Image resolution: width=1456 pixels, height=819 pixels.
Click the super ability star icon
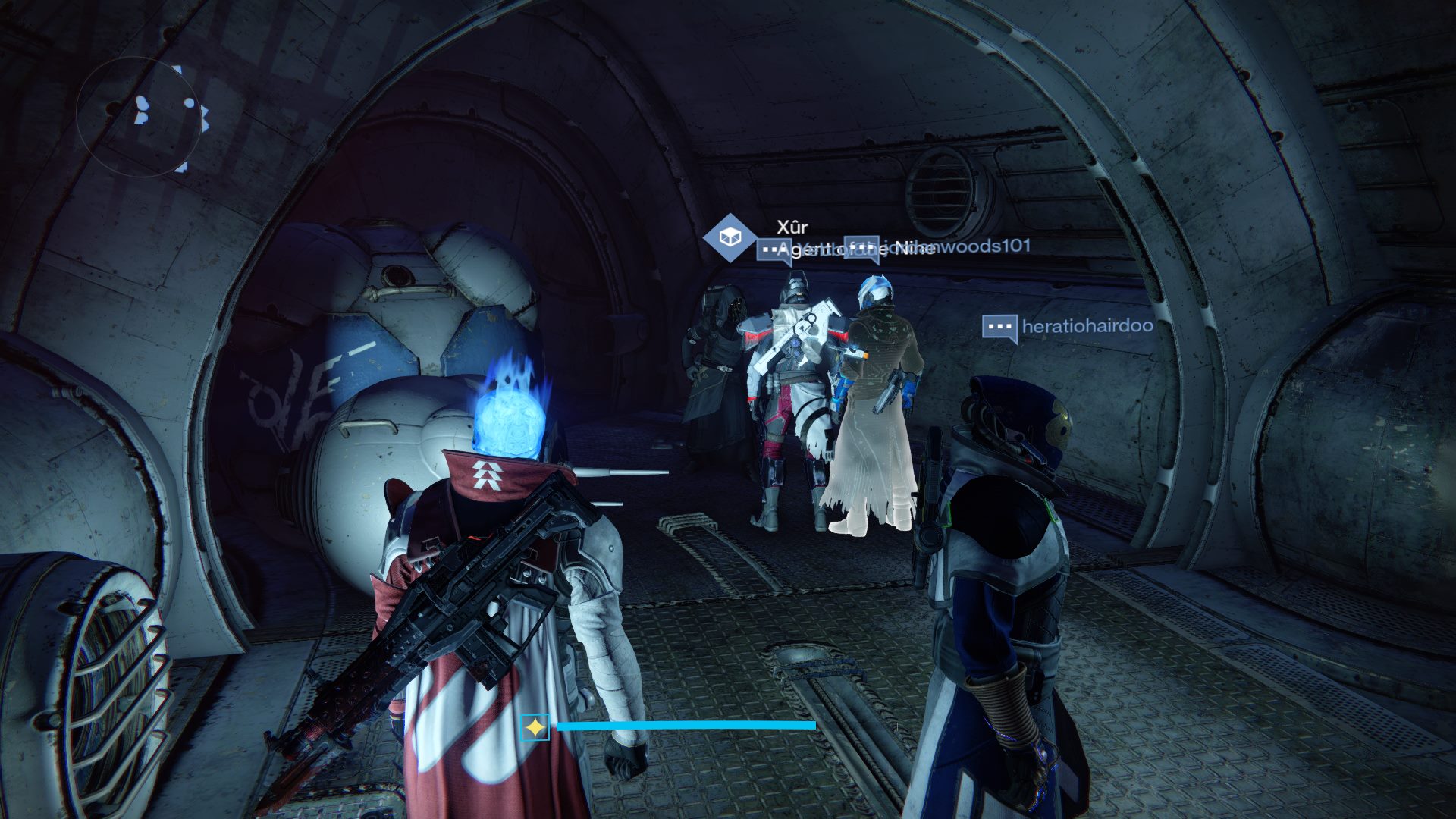pyautogui.click(x=535, y=727)
